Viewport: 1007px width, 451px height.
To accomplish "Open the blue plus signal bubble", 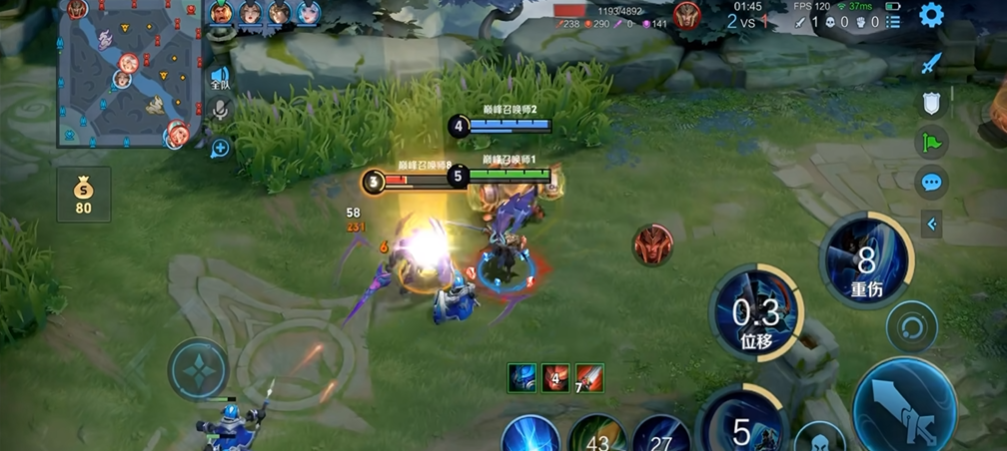I will tap(220, 148).
